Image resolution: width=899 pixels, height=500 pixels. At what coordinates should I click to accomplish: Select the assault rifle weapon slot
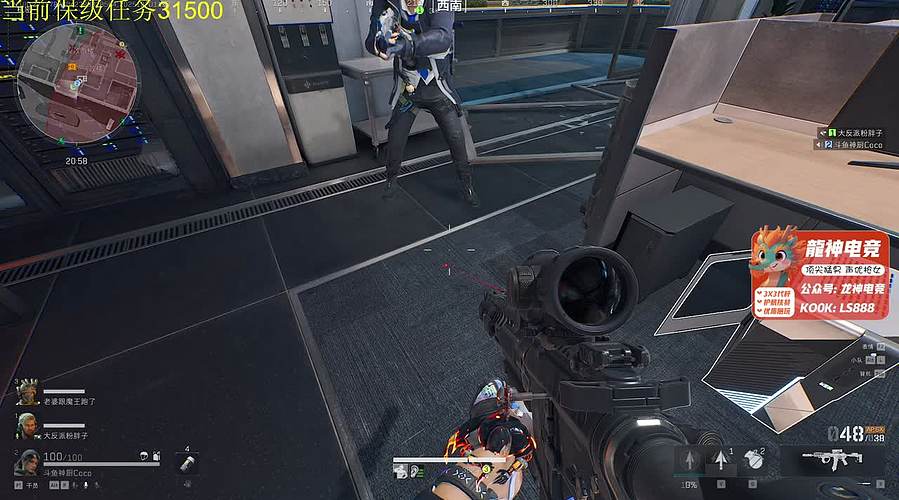tap(831, 461)
